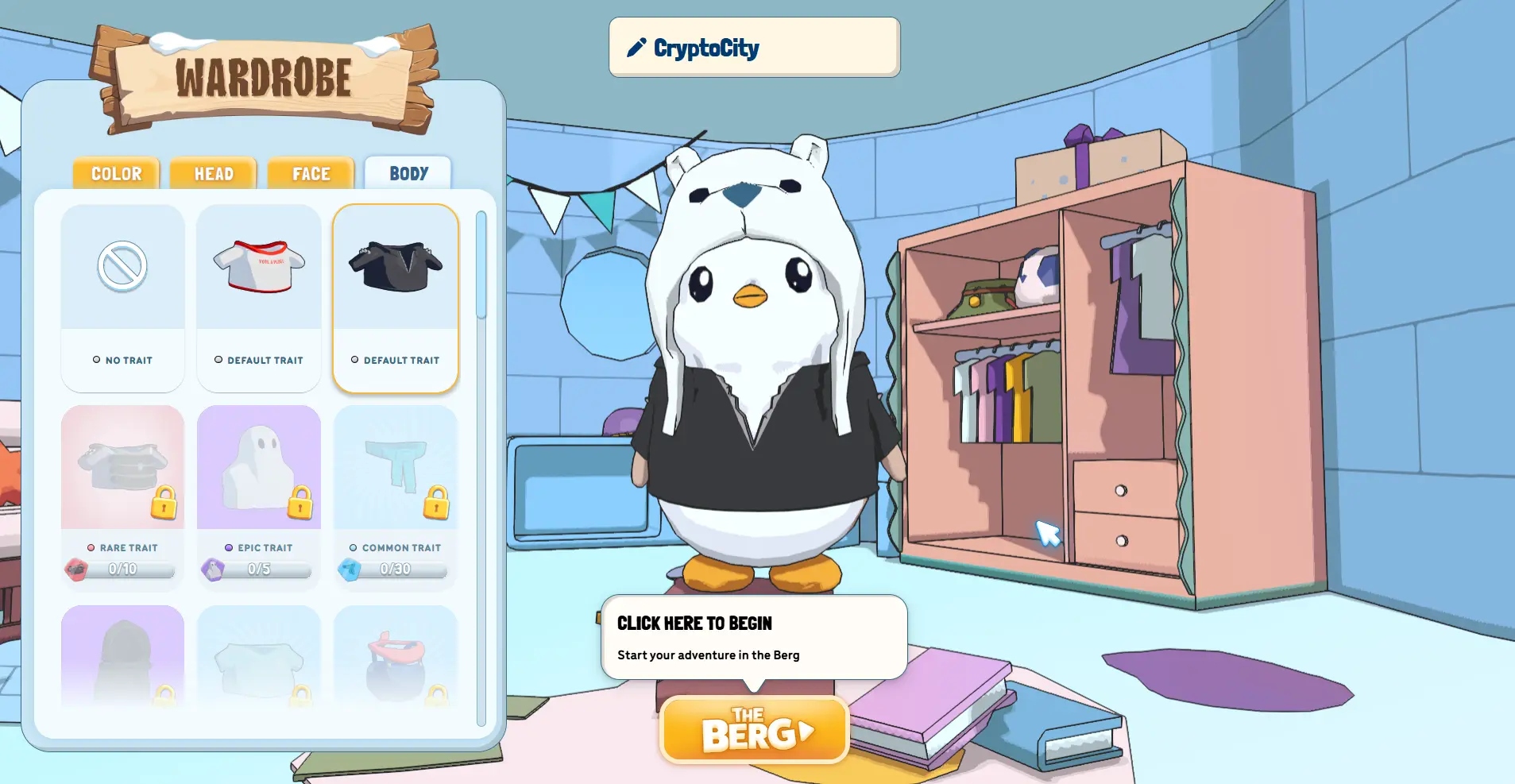Select the Face tab
This screenshot has height=784, width=1515.
tap(311, 173)
